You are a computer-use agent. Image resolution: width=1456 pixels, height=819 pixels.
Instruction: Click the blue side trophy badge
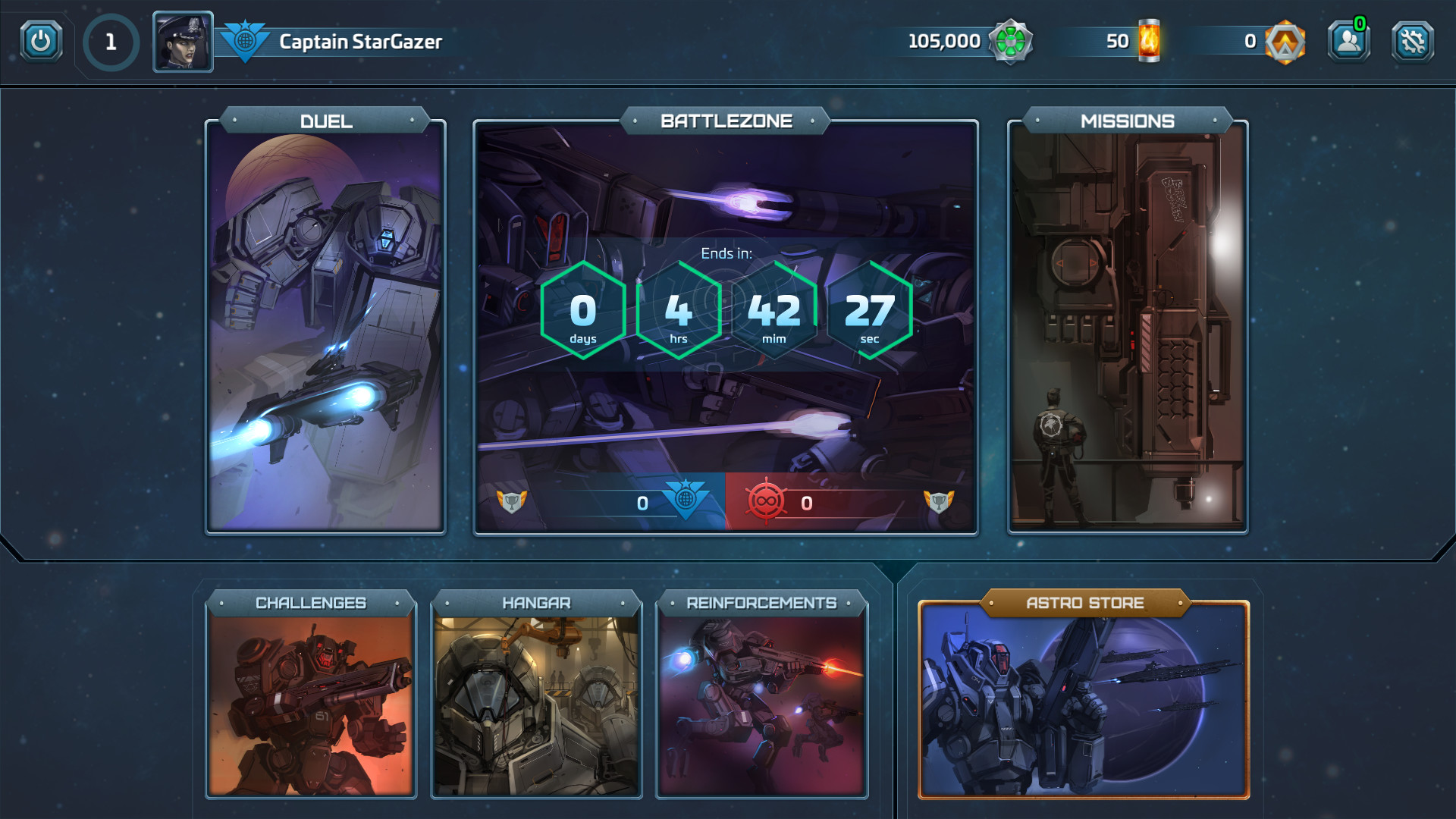click(512, 501)
